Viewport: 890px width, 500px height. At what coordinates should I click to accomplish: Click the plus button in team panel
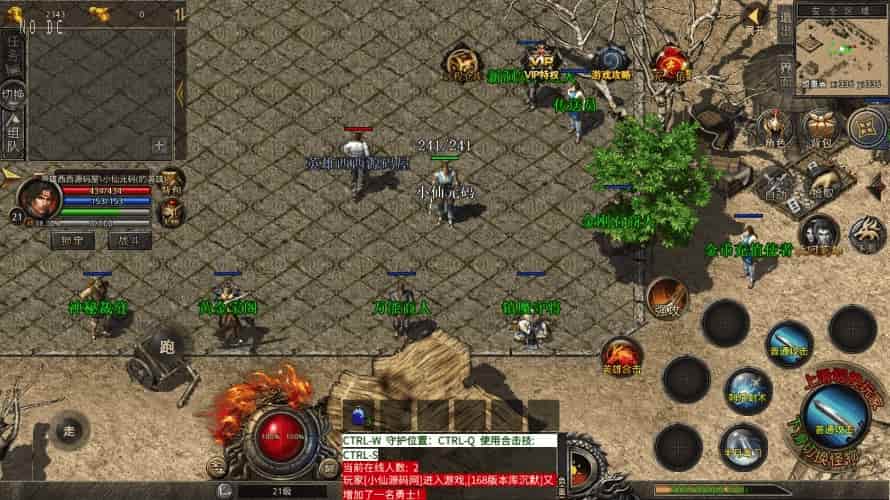tap(158, 144)
